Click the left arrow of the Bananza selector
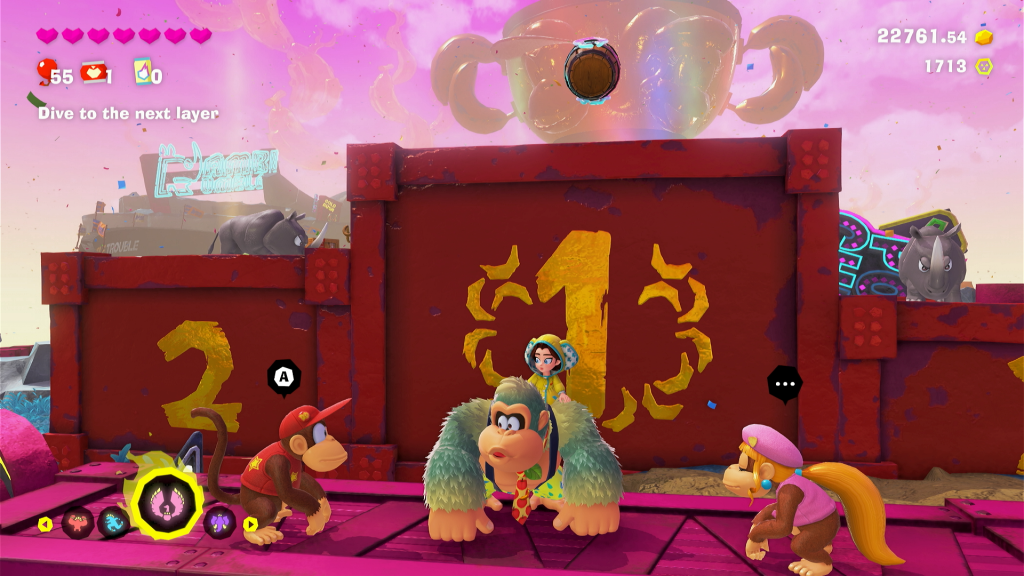 tap(45, 523)
